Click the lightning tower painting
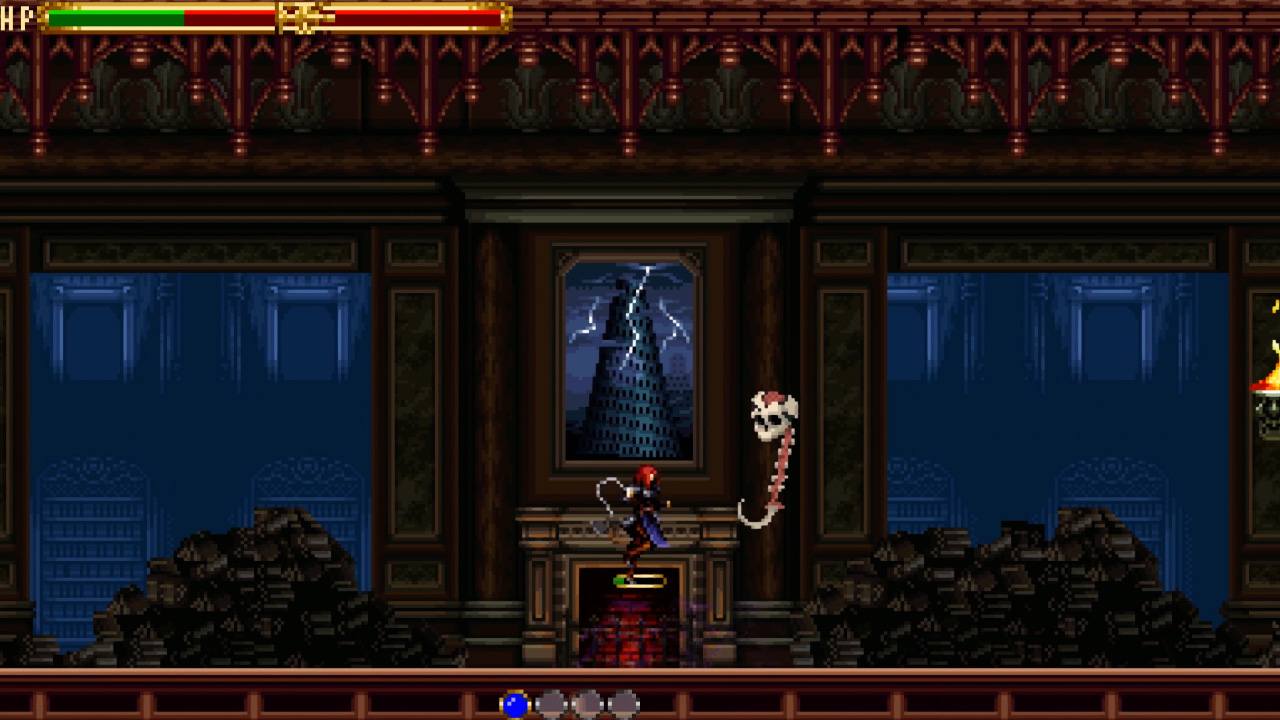This screenshot has width=1280, height=720. (628, 355)
